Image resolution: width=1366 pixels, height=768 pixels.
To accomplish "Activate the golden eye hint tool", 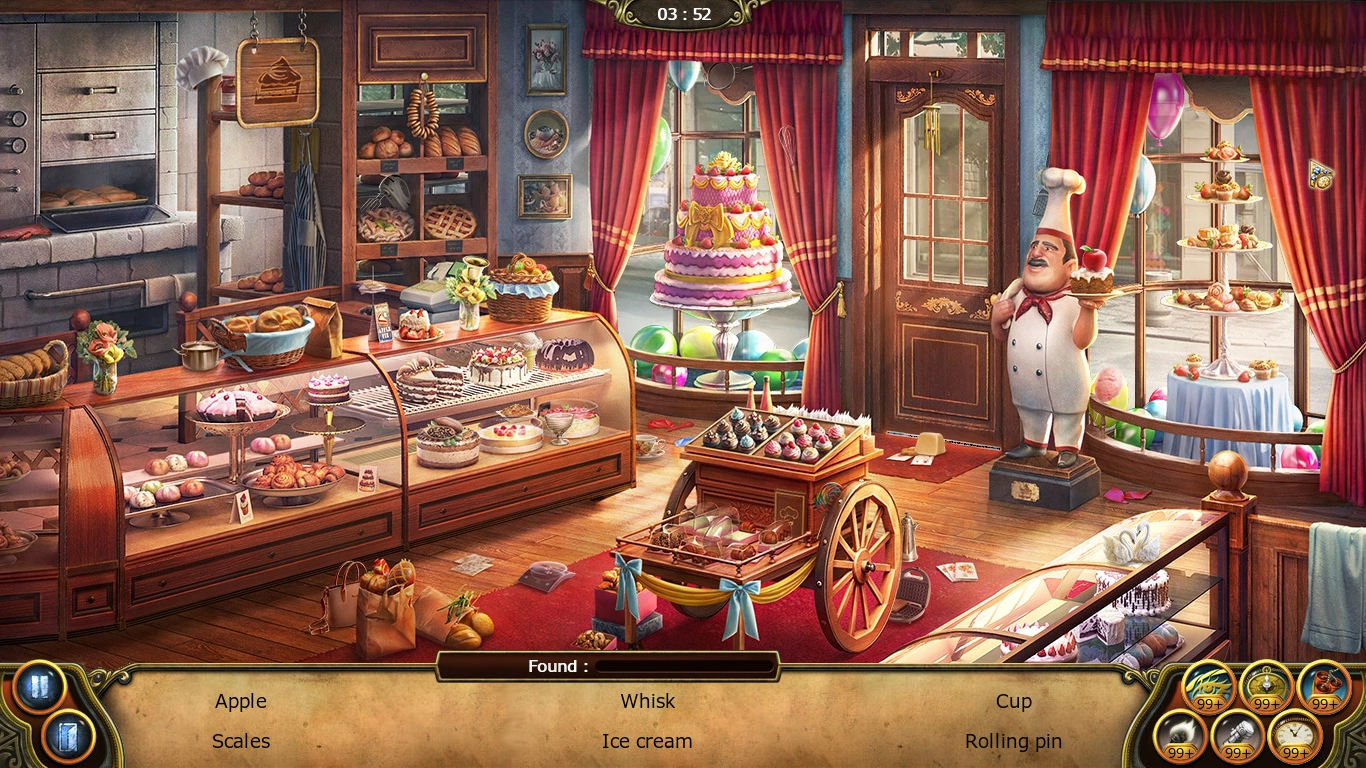I will 1208,687.
